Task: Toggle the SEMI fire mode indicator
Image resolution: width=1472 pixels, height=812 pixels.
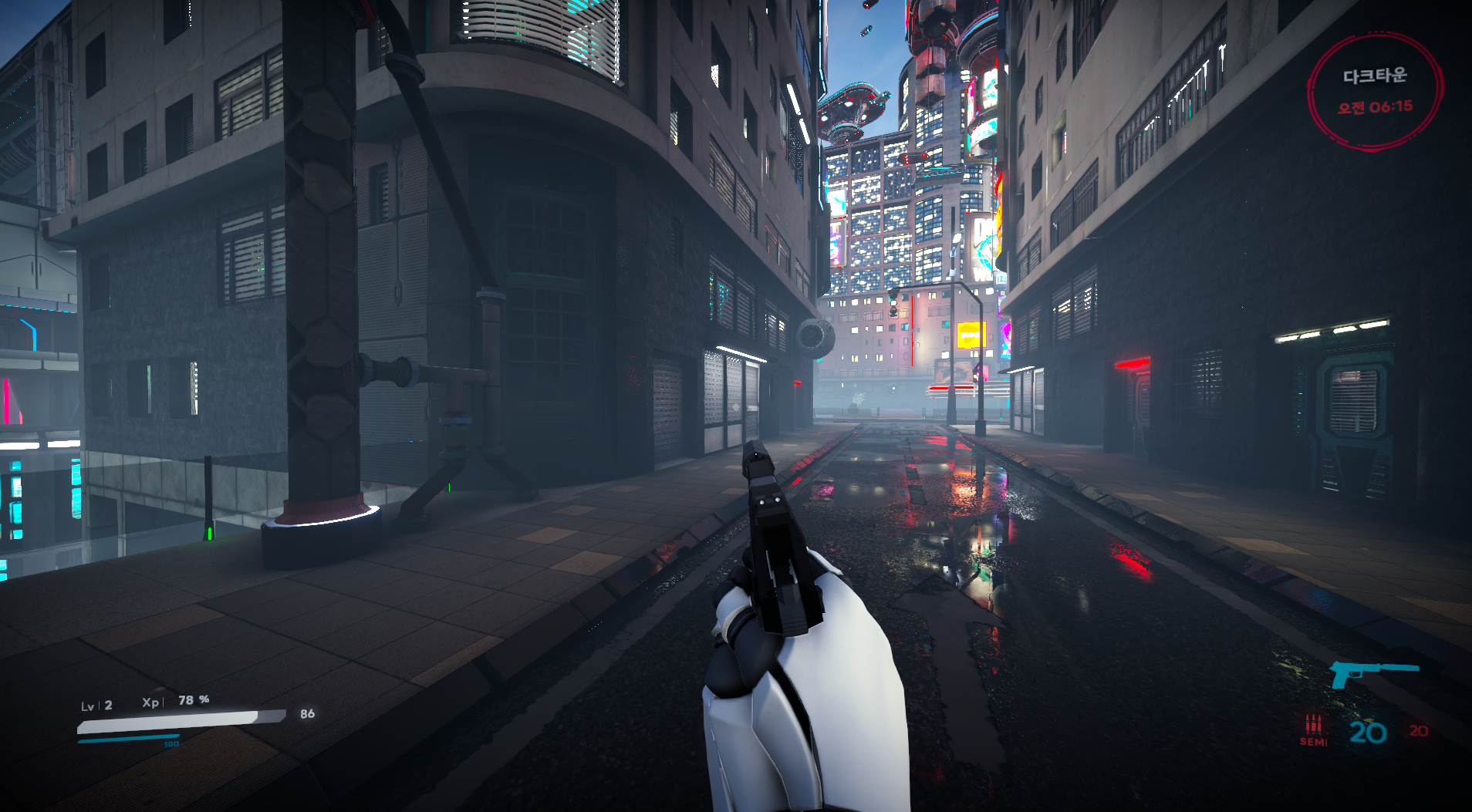Action: coord(1313,730)
